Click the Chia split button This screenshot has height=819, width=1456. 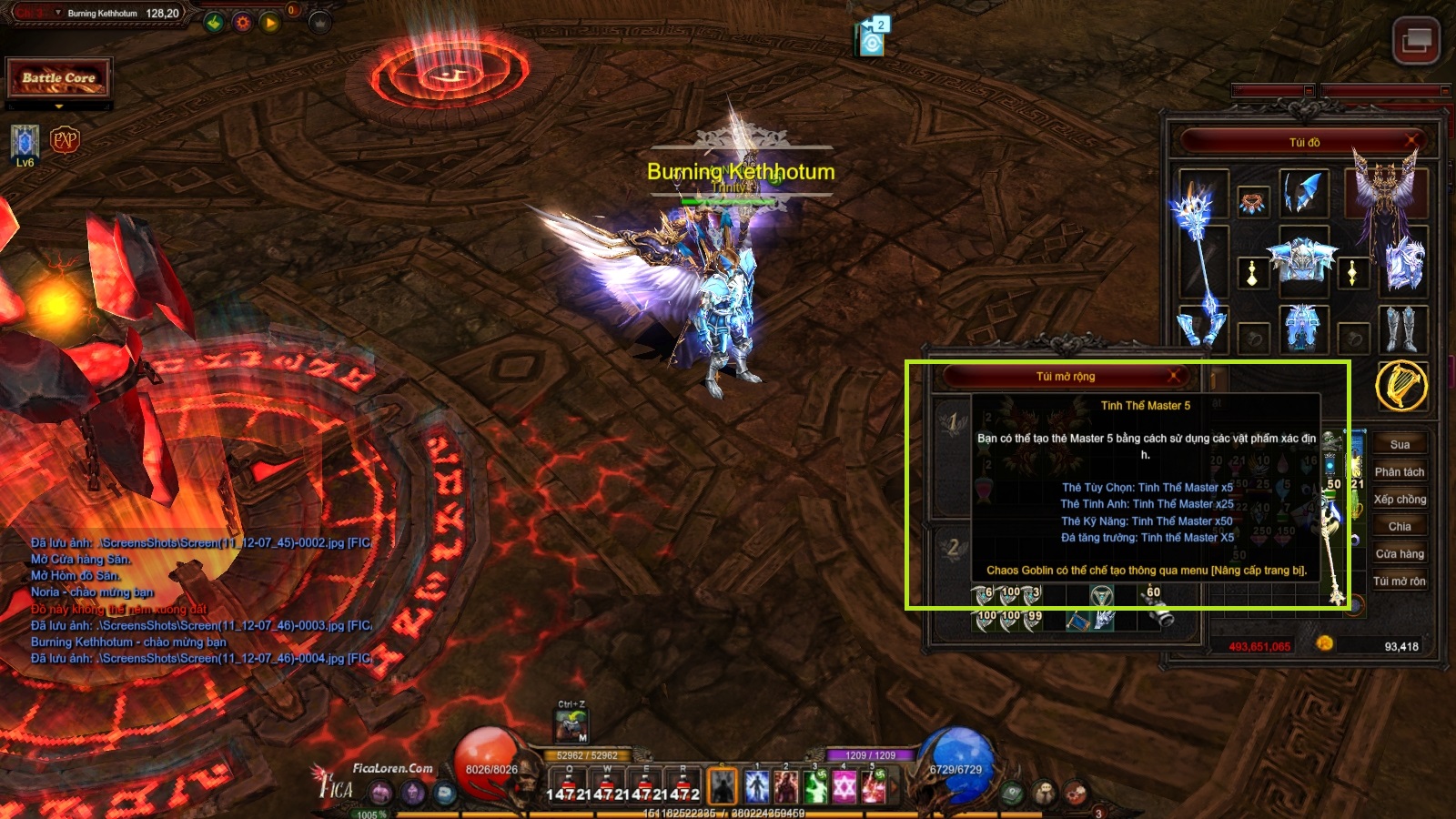[x=1400, y=527]
